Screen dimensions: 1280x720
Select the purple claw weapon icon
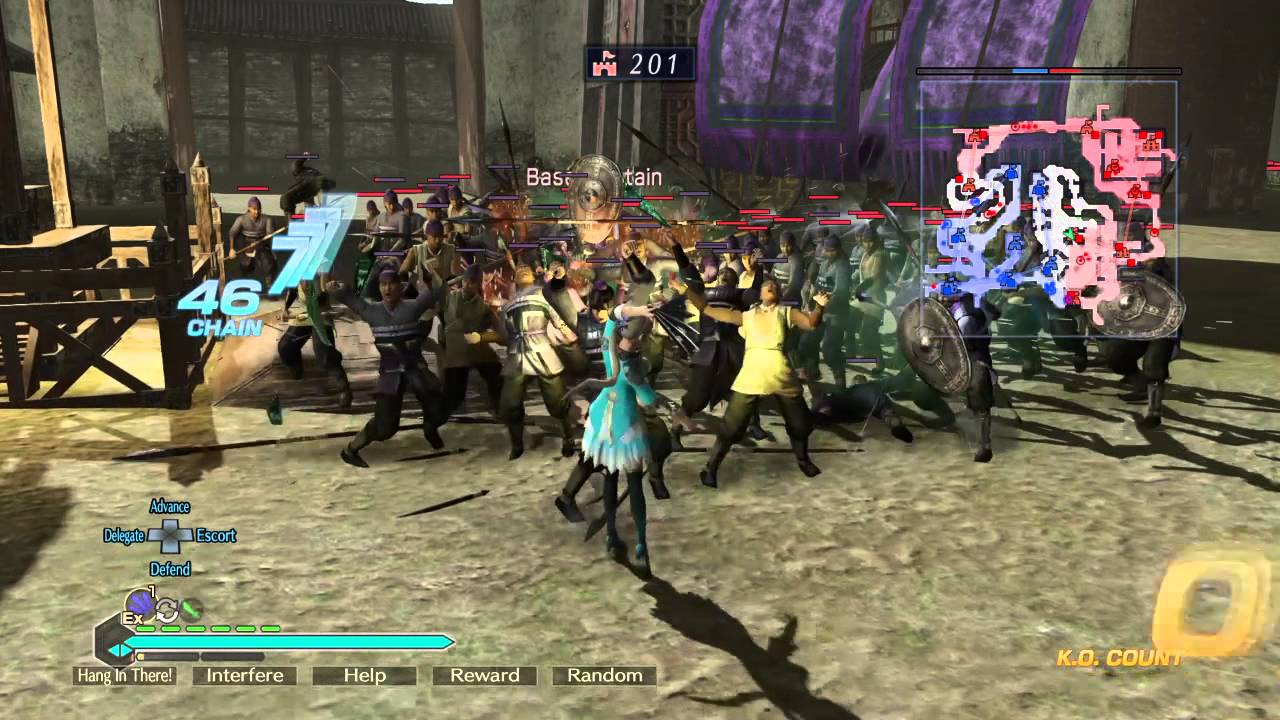tap(139, 603)
